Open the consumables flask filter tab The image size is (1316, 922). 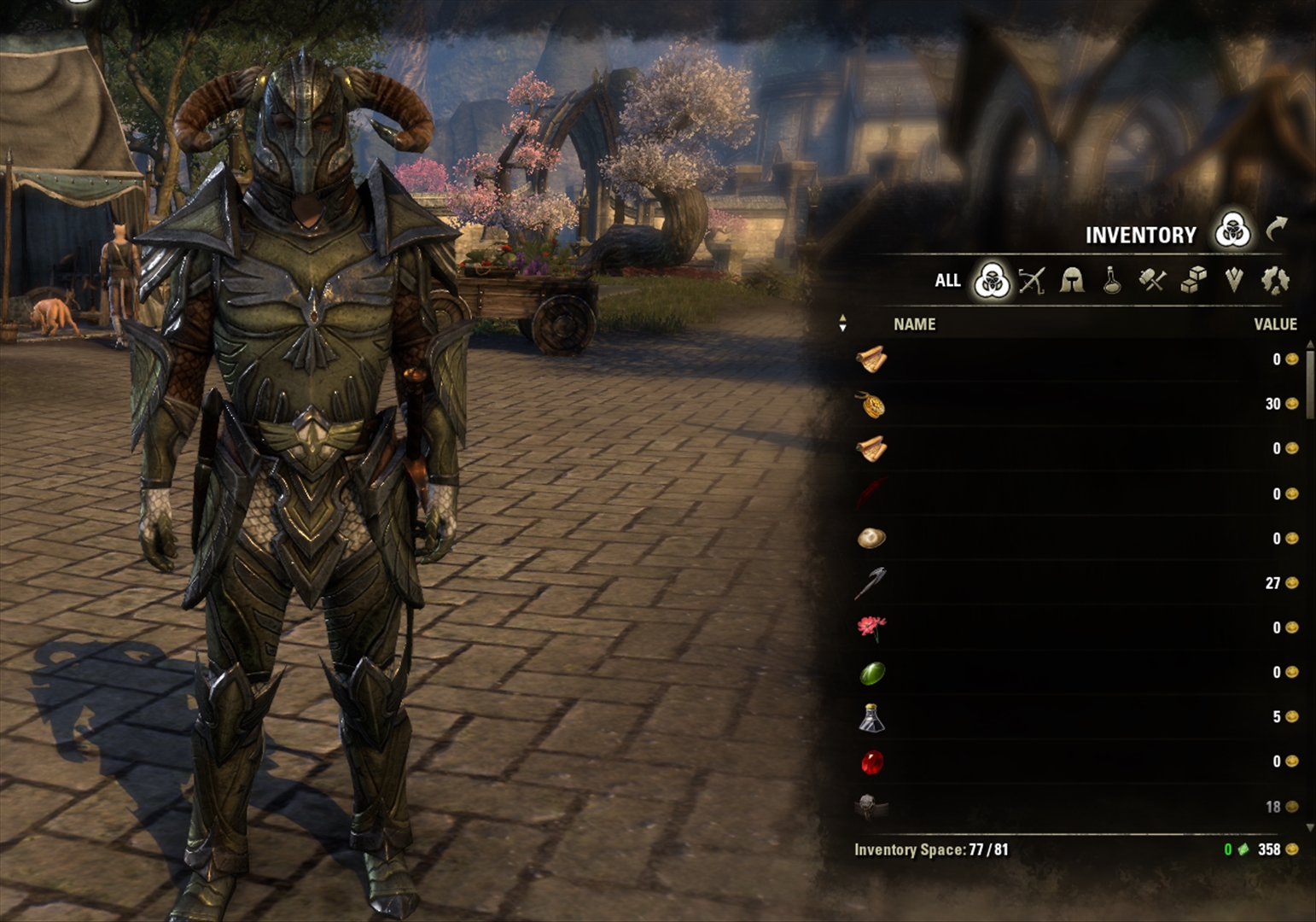(1112, 280)
